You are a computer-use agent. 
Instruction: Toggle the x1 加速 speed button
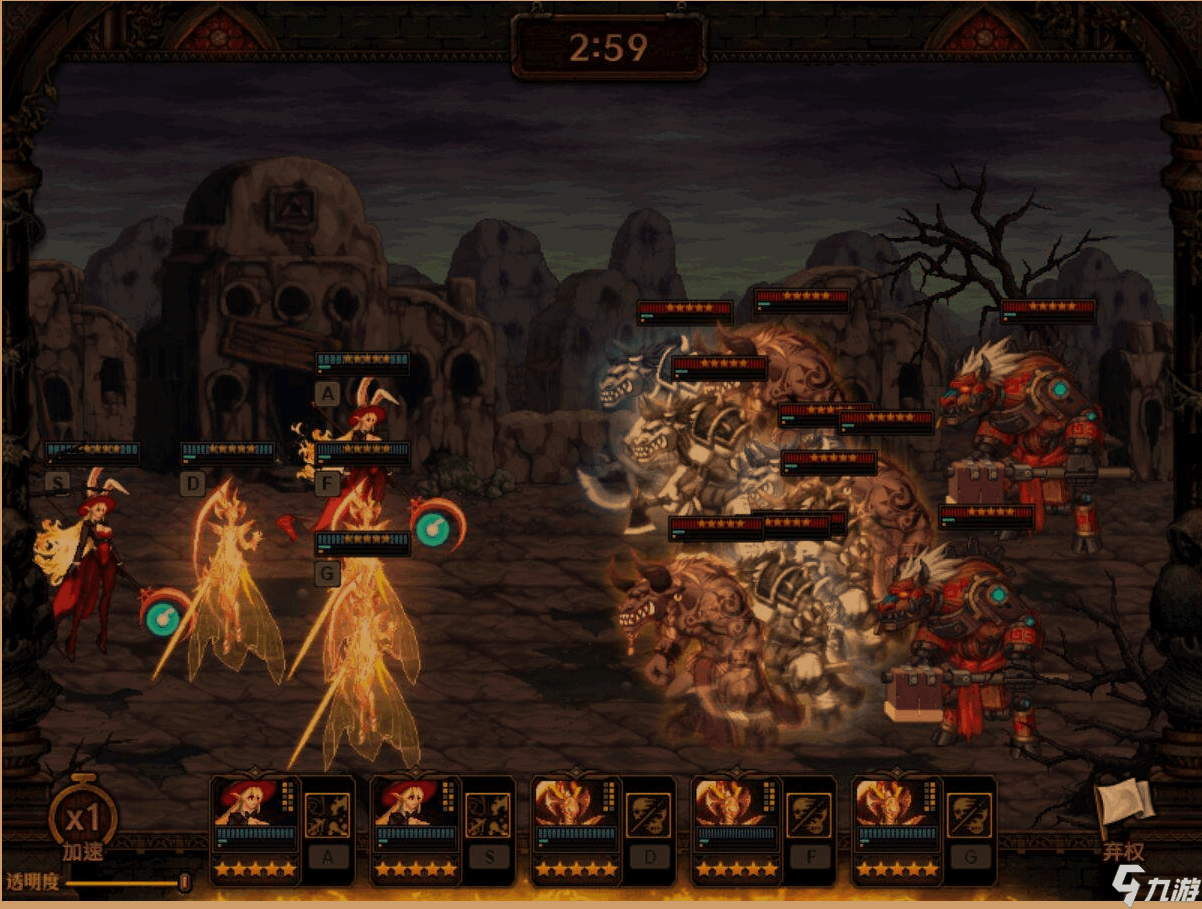[82, 819]
